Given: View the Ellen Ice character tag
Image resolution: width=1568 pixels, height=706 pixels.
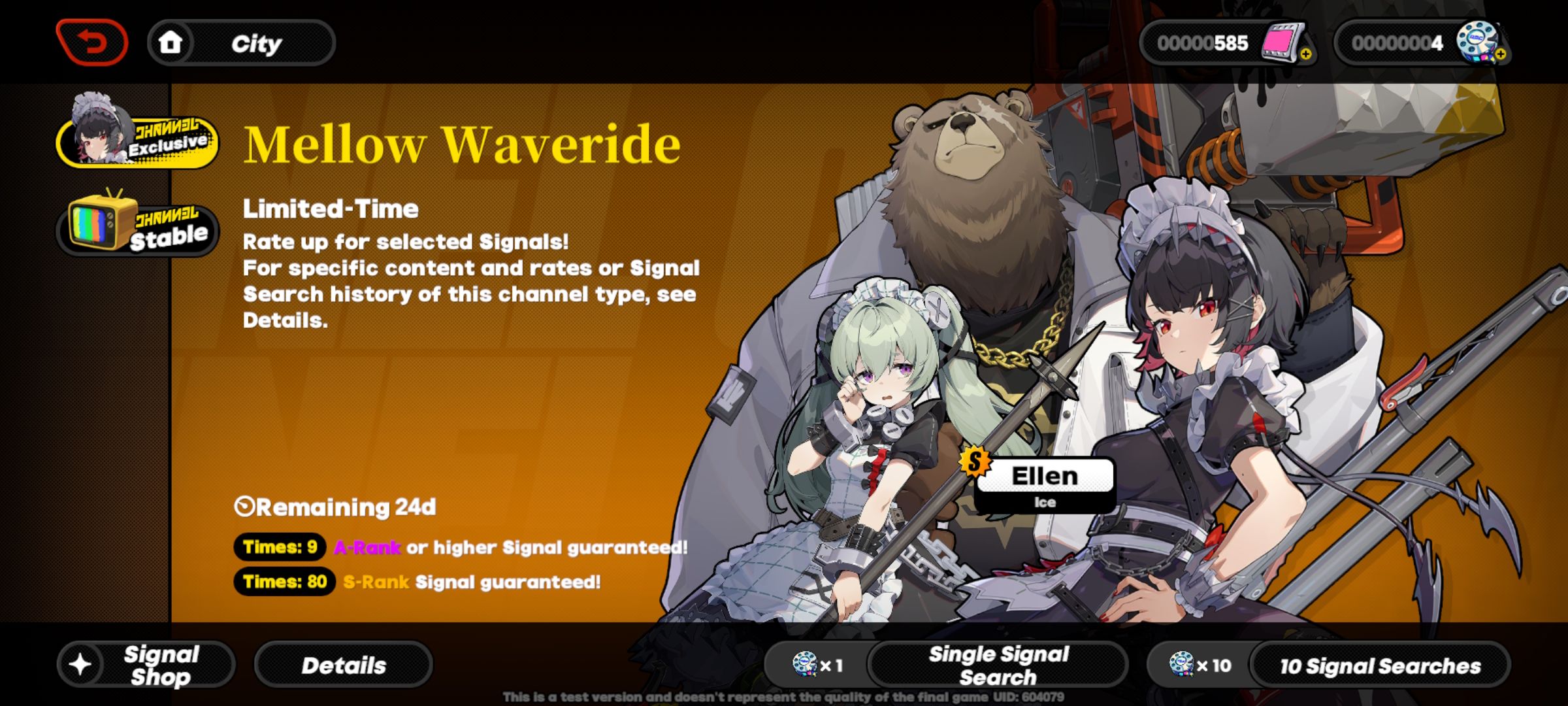Looking at the screenshot, I should coord(1044,483).
